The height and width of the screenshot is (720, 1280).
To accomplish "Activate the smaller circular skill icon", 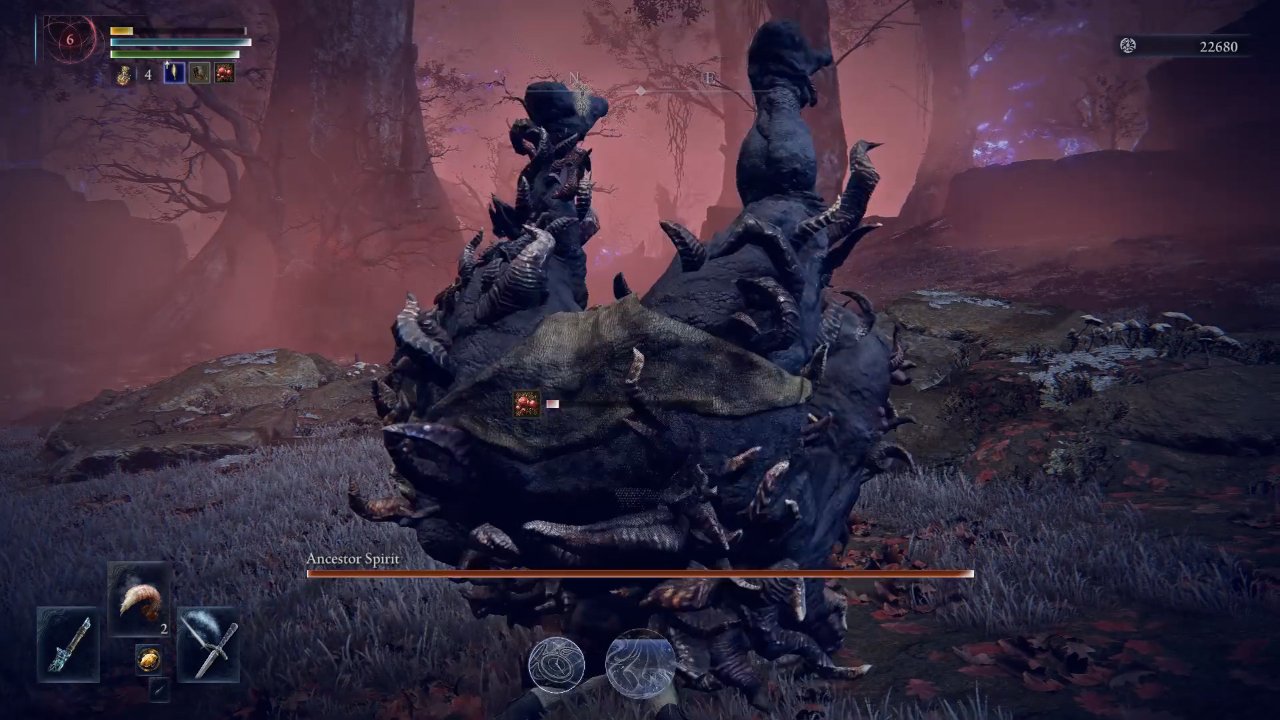I will click(x=556, y=664).
